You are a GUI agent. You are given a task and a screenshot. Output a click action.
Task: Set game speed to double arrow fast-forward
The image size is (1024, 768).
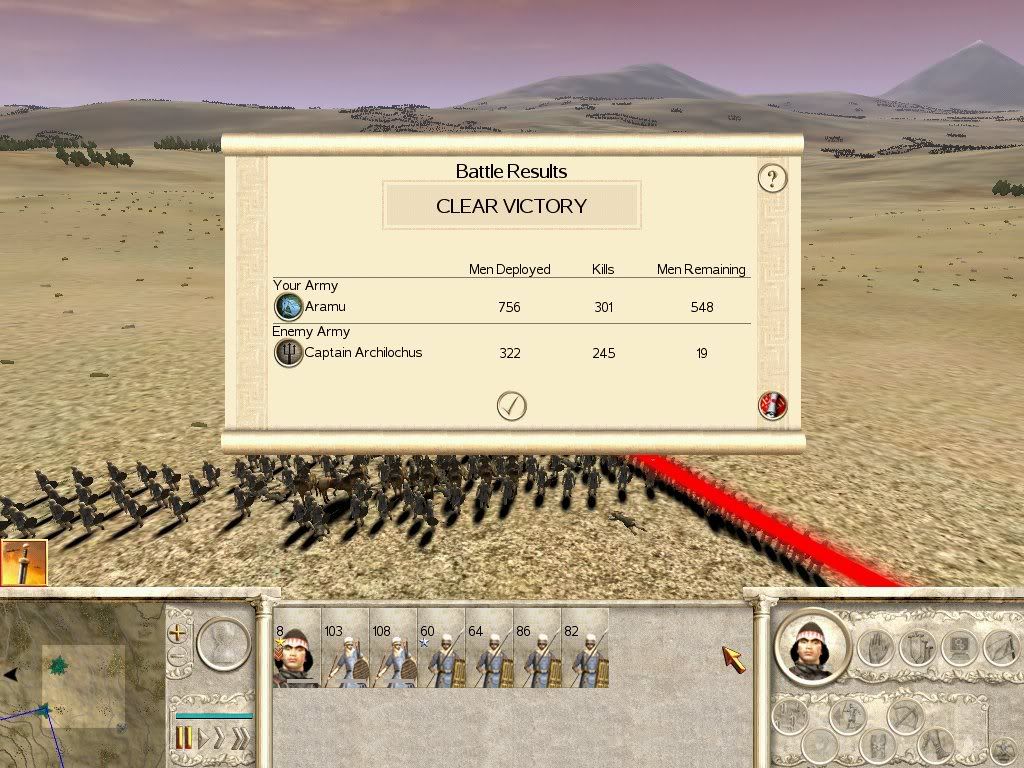(220, 739)
